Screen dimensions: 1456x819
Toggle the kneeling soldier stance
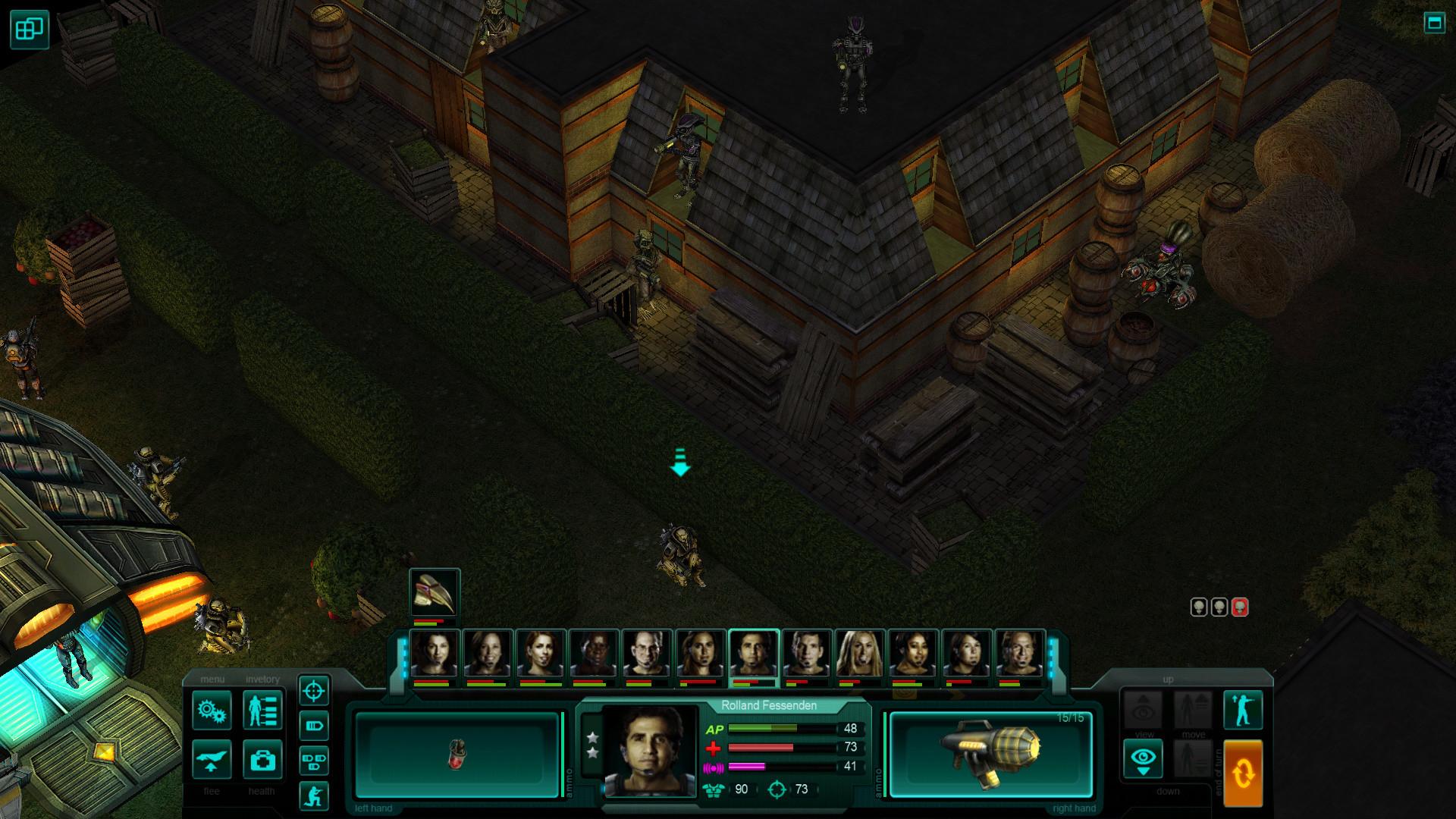(314, 795)
